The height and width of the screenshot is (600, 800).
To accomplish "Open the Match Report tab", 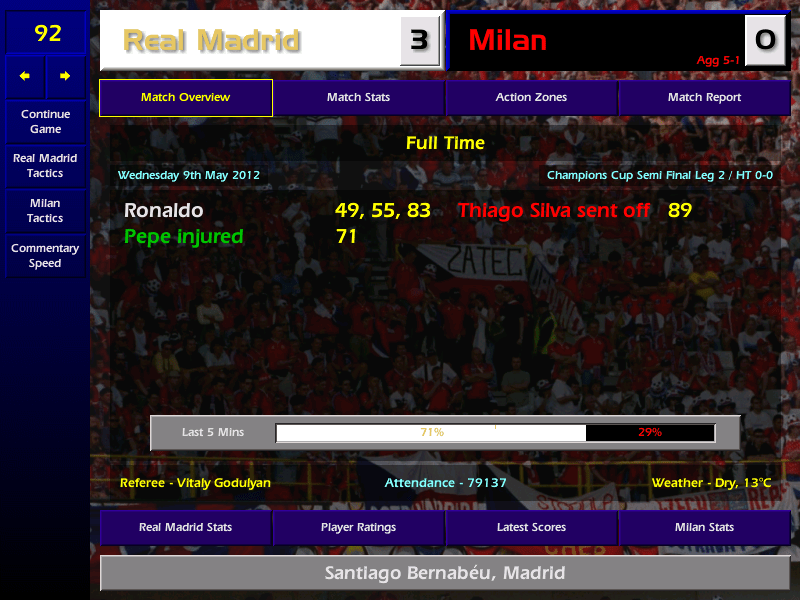I will coord(704,98).
